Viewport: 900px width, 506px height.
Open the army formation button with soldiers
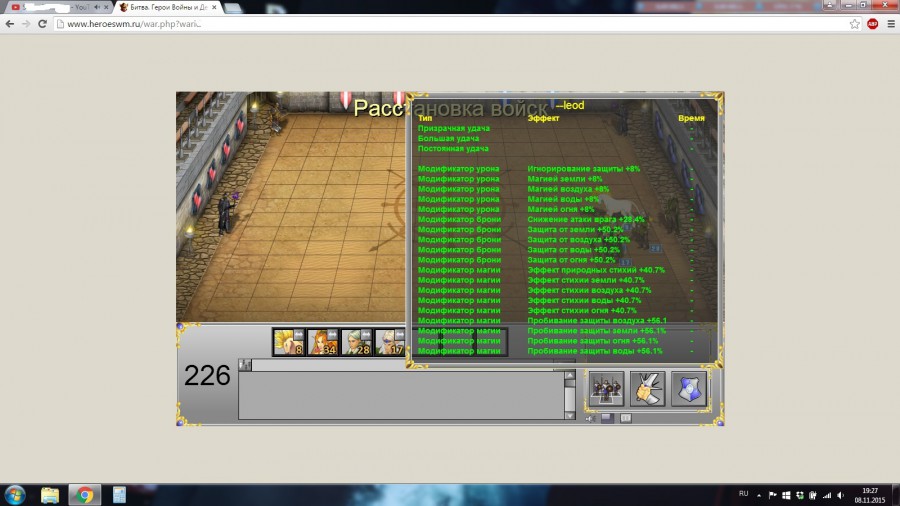(x=607, y=389)
